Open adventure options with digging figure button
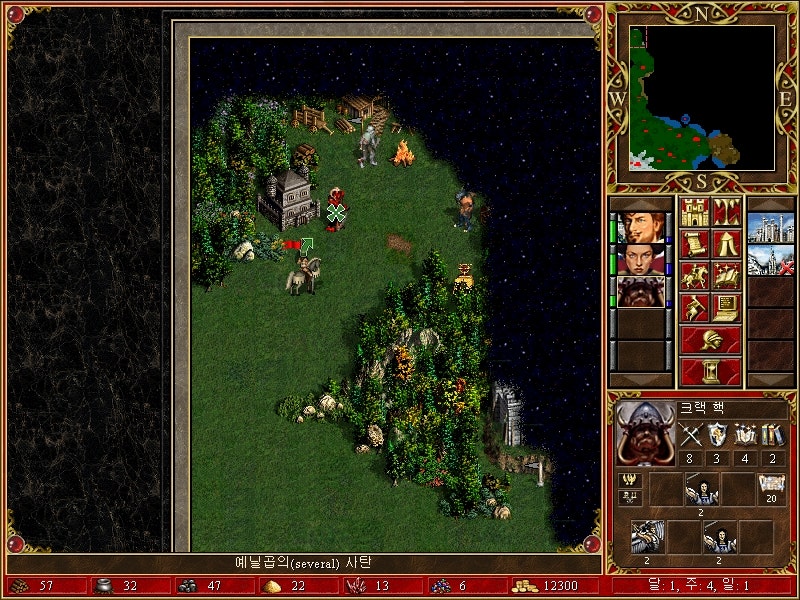This screenshot has width=800, height=600. click(695, 306)
